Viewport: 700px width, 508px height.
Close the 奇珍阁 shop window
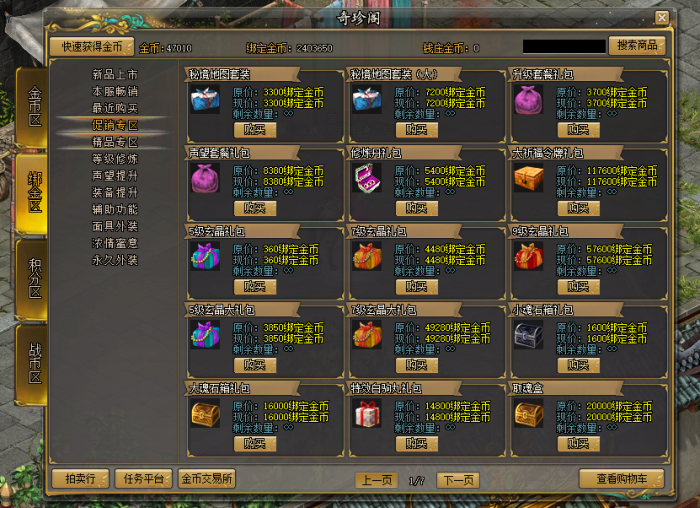[661, 18]
